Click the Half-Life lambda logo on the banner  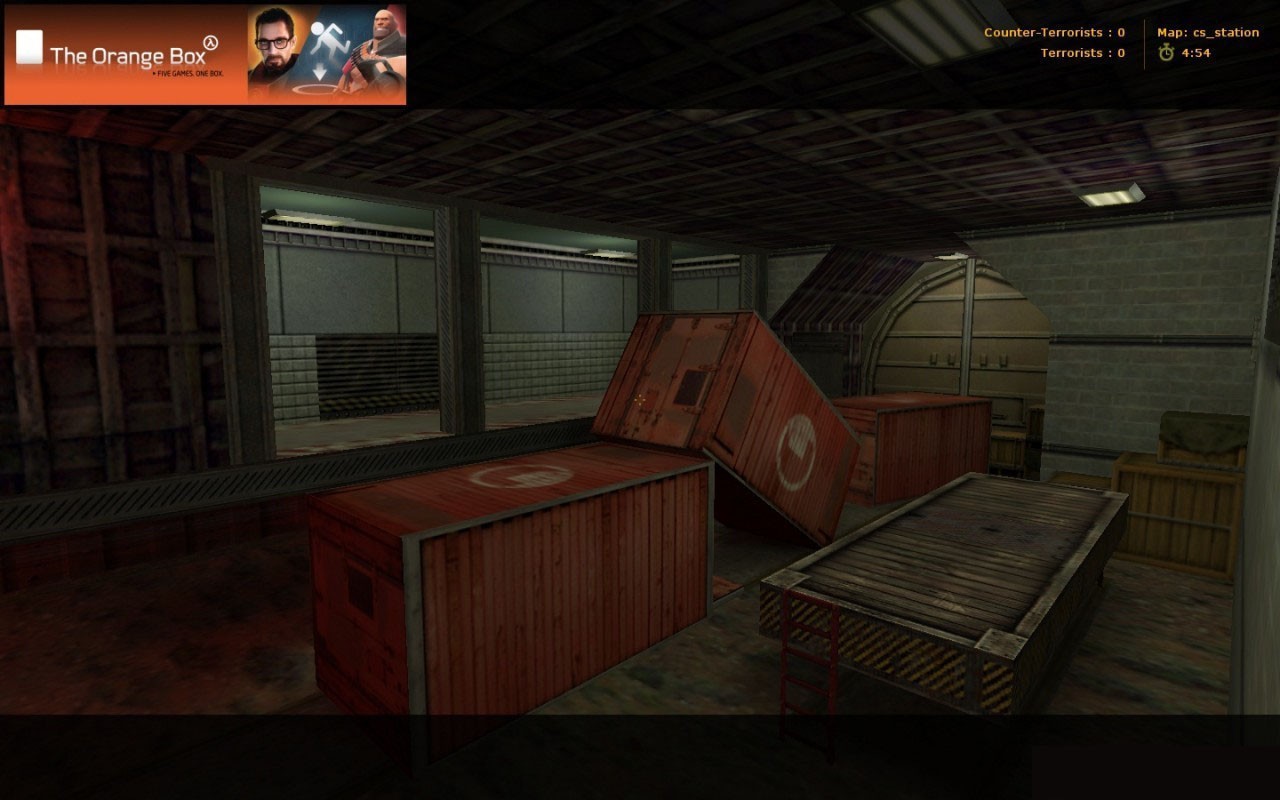[210, 42]
